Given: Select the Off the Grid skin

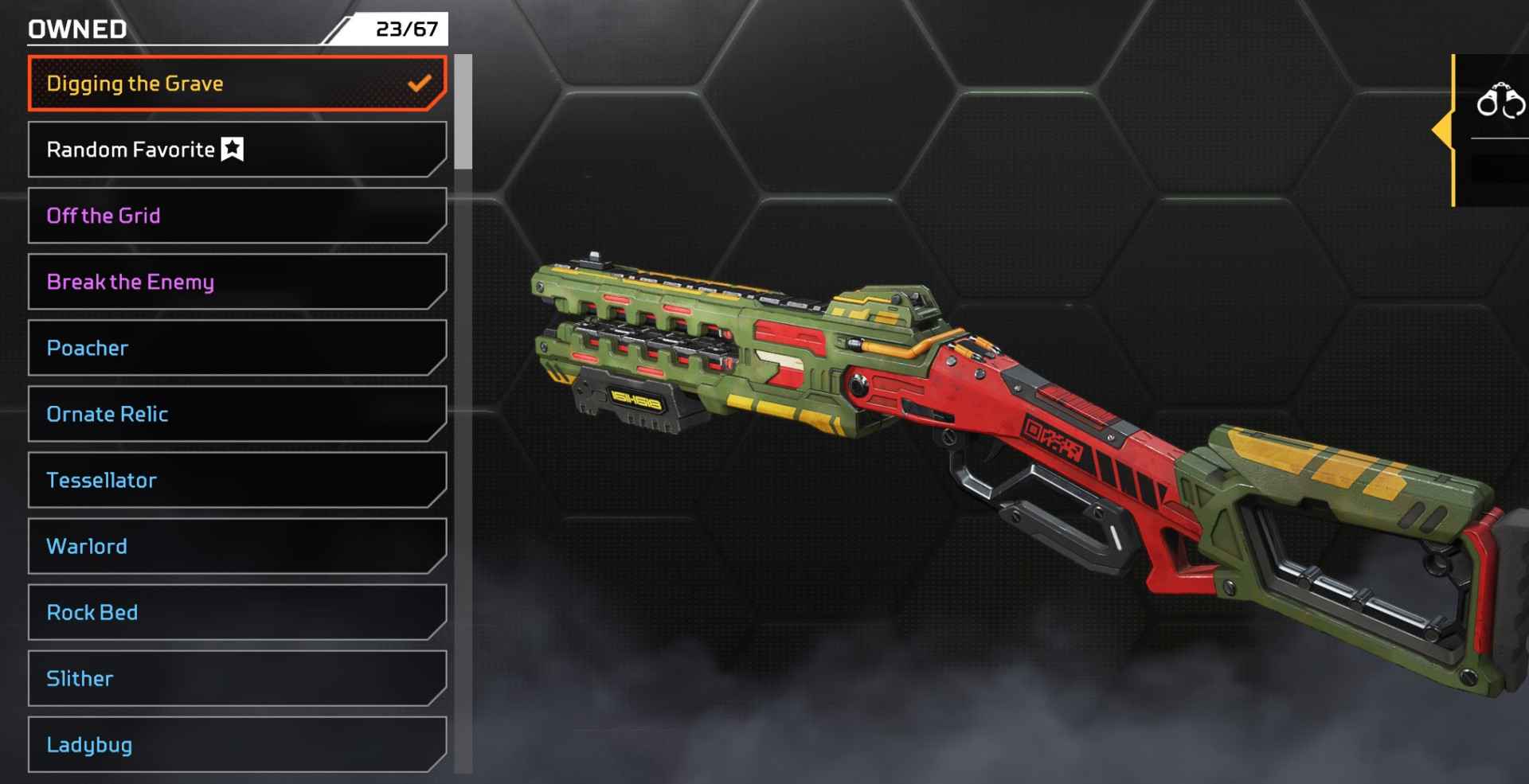Looking at the screenshot, I should [237, 215].
